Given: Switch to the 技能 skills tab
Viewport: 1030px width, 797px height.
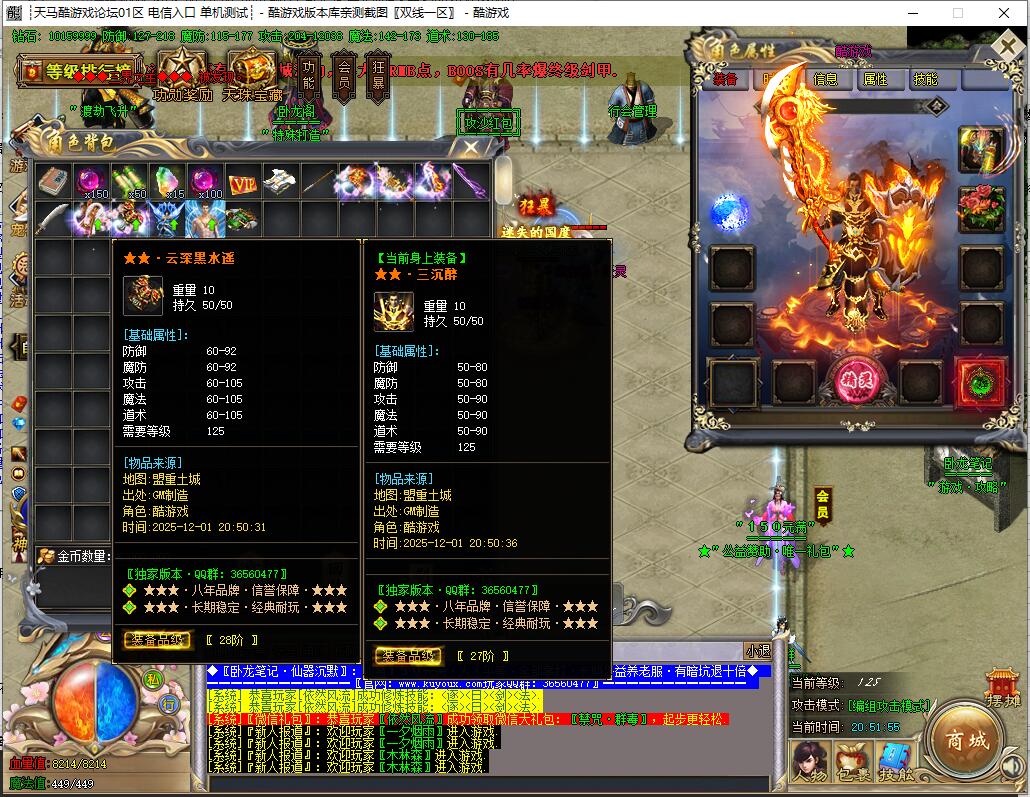Looking at the screenshot, I should (x=925, y=79).
